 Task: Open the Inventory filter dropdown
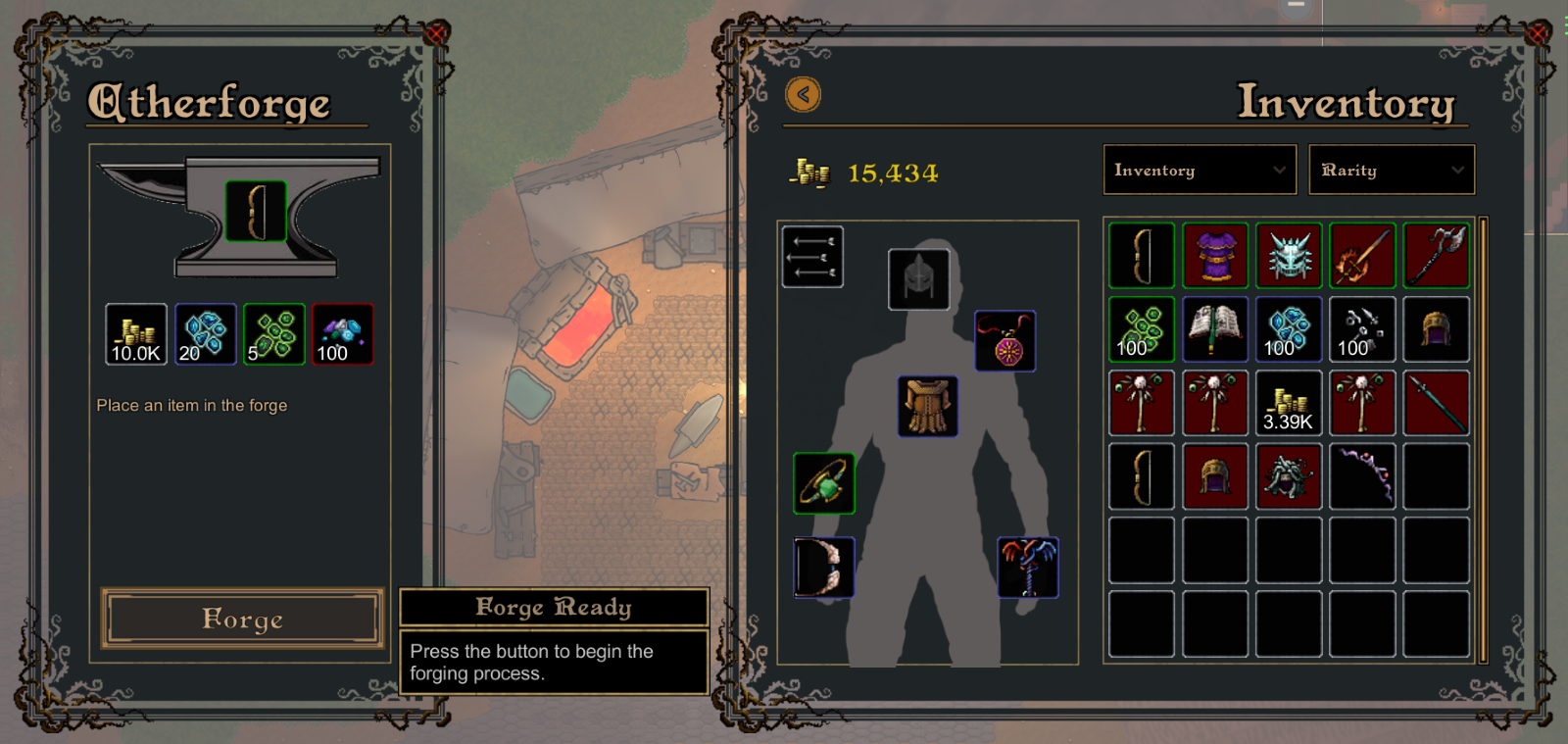1200,171
